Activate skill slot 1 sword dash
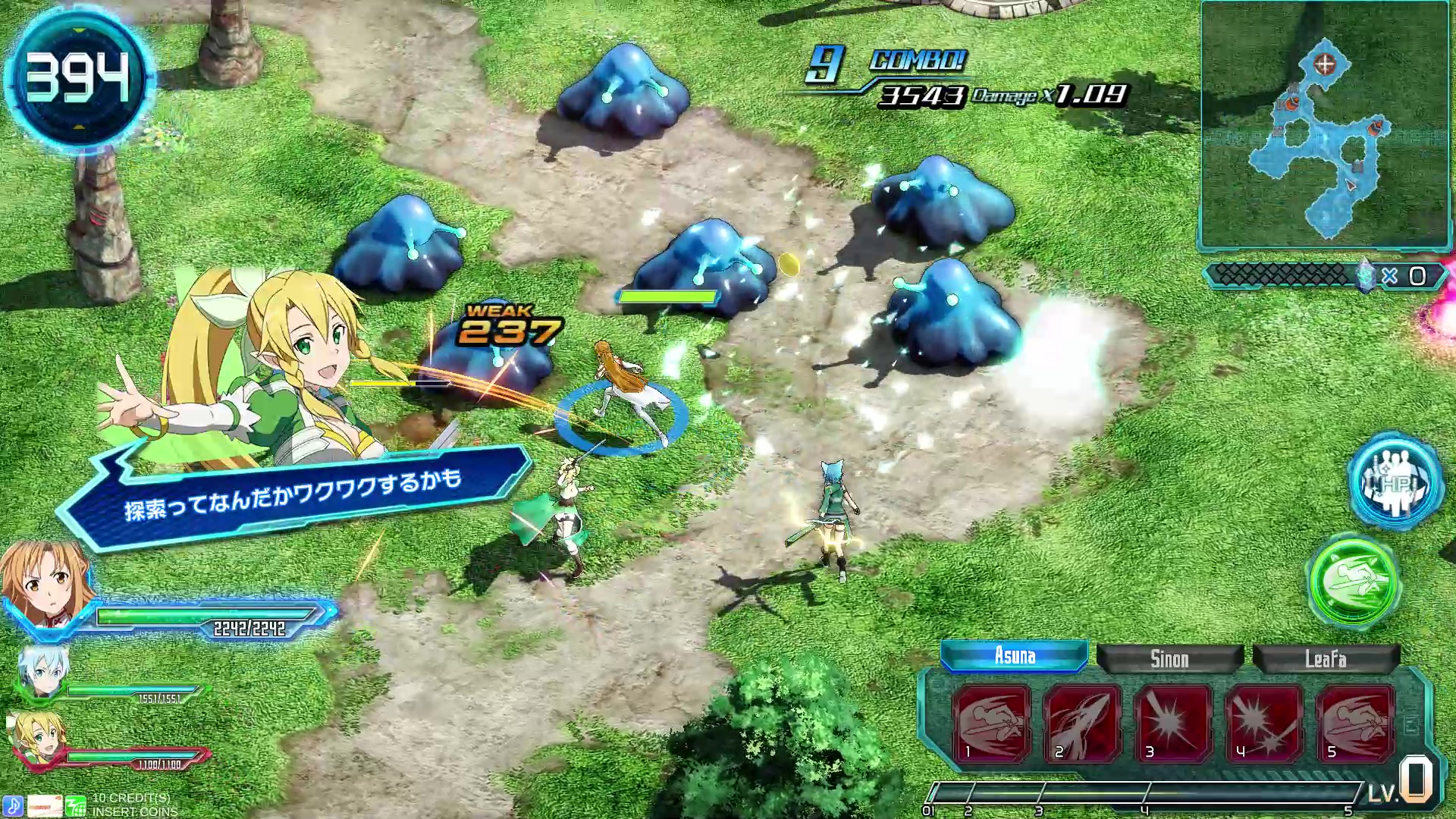 [991, 723]
